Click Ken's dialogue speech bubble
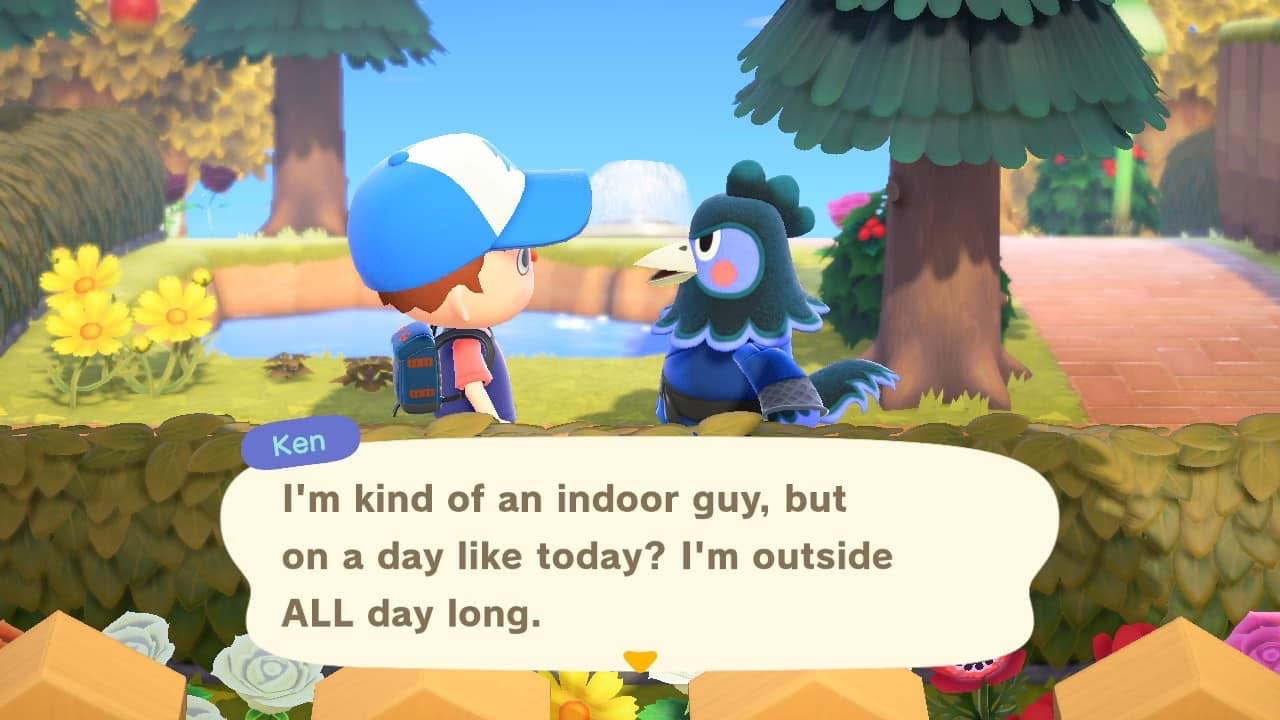 click(640, 555)
